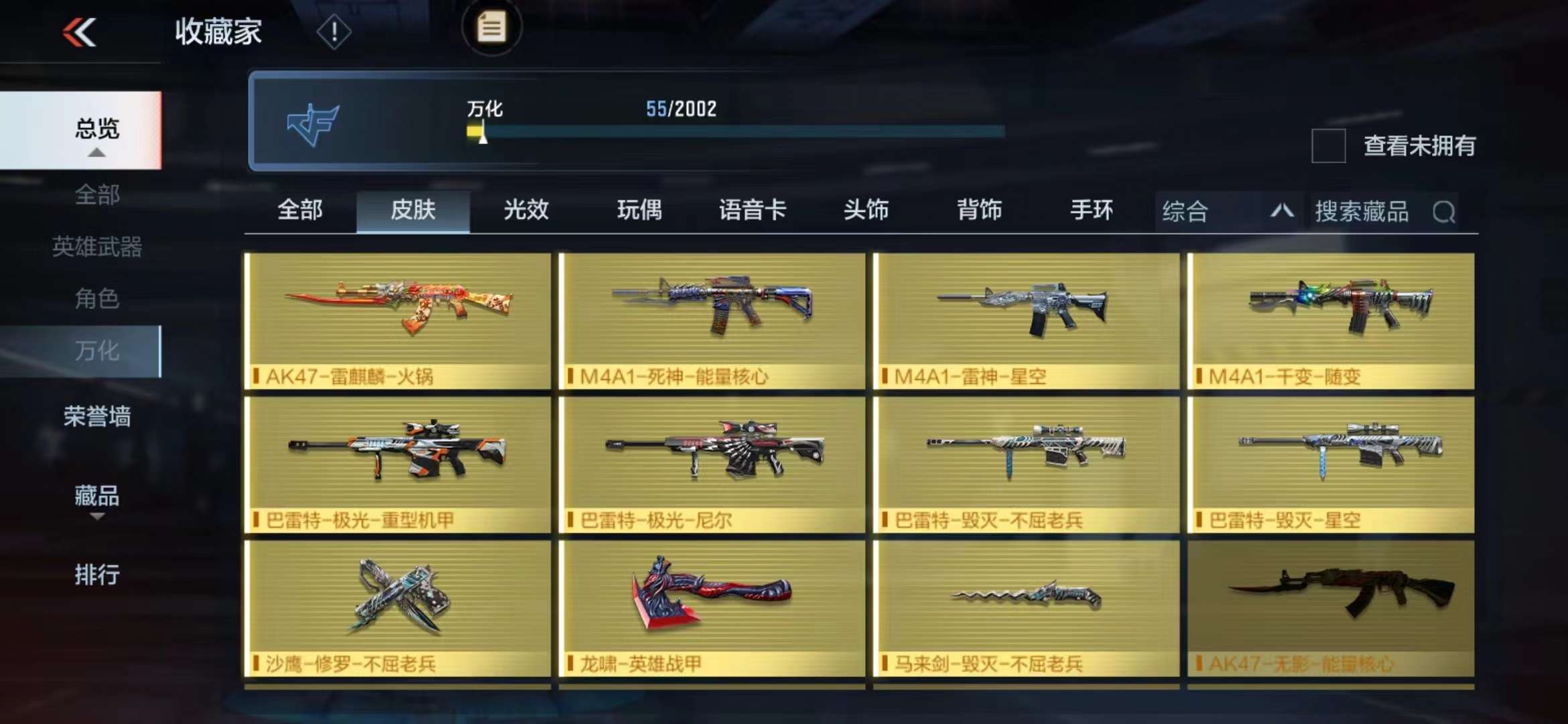Toggle 查看未拥有 checkbox
Viewport: 1568px width, 724px height.
(1328, 145)
